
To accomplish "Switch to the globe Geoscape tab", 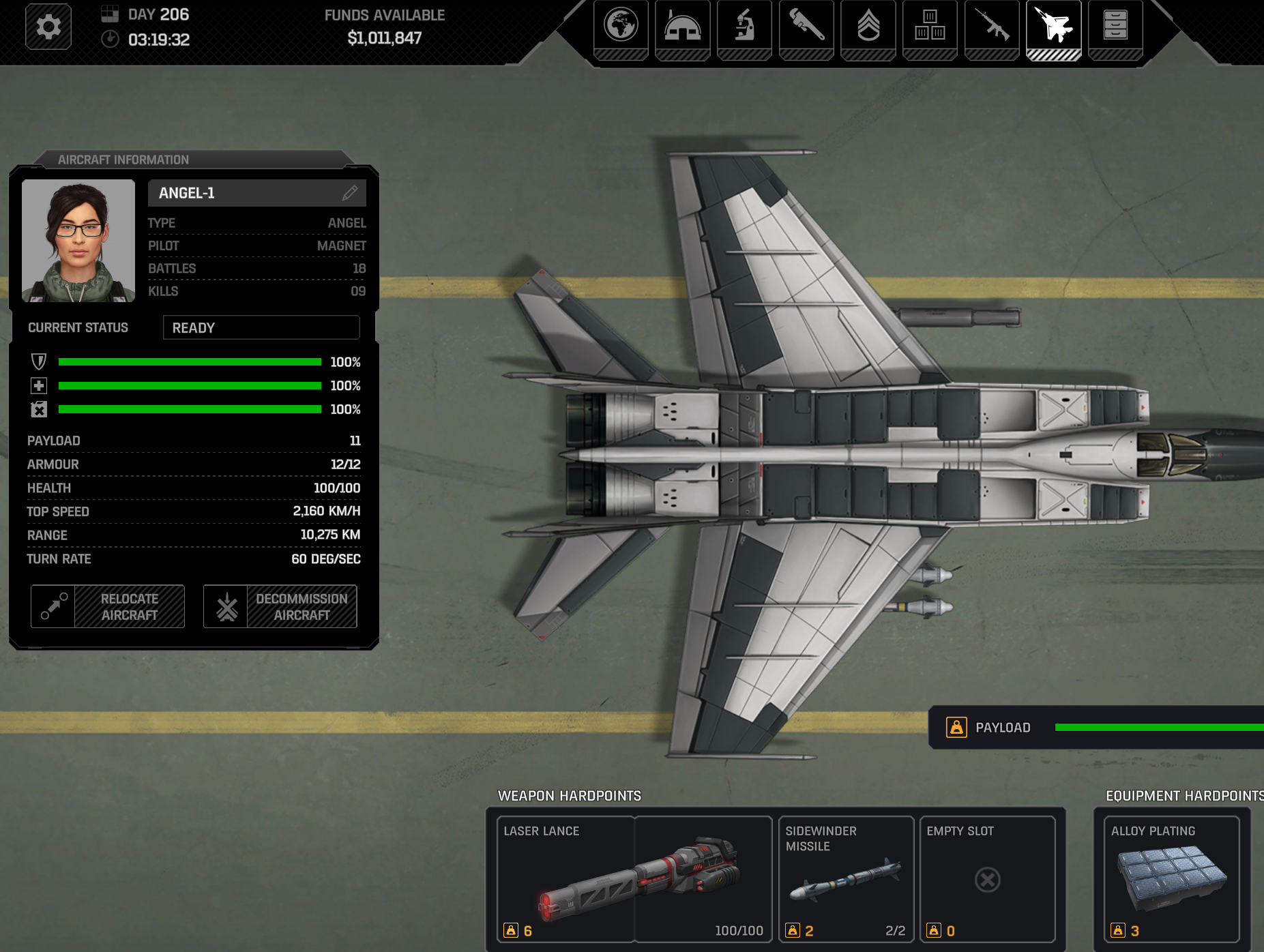I will [621, 27].
